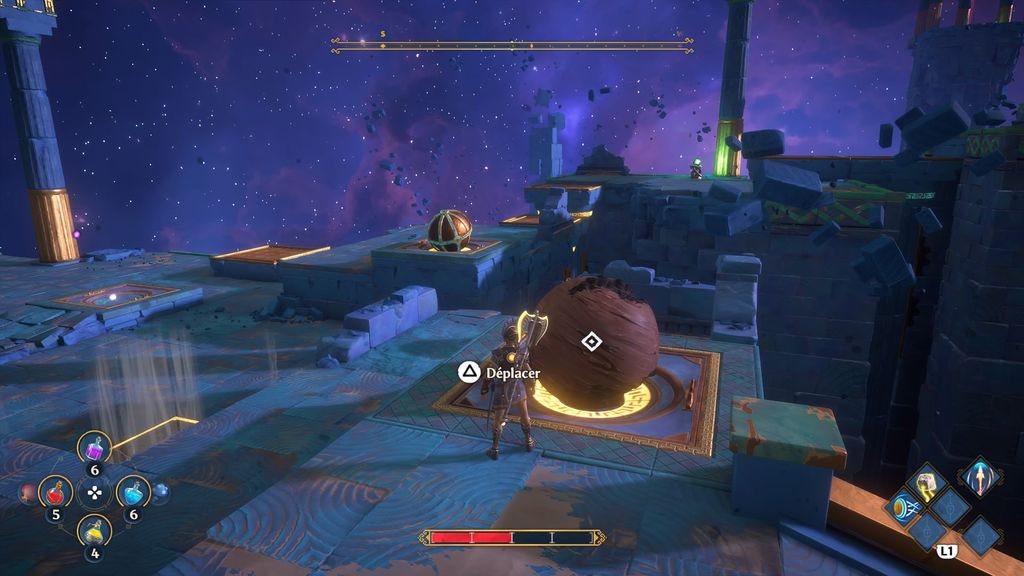Viewport: 1024px width, 576px height.
Task: Click the blue mushroom icon beside the blue potion
Action: pos(160,491)
